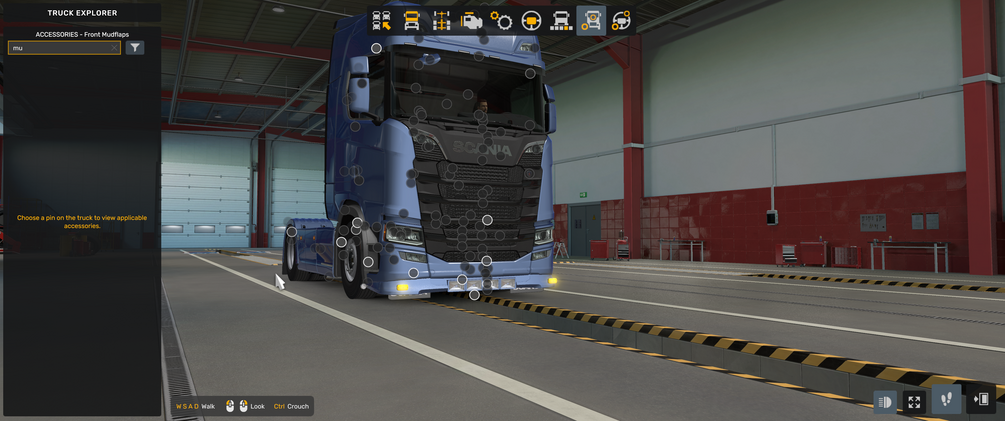Click the four-arrows expand view button
The width and height of the screenshot is (1005, 421).
[914, 401]
